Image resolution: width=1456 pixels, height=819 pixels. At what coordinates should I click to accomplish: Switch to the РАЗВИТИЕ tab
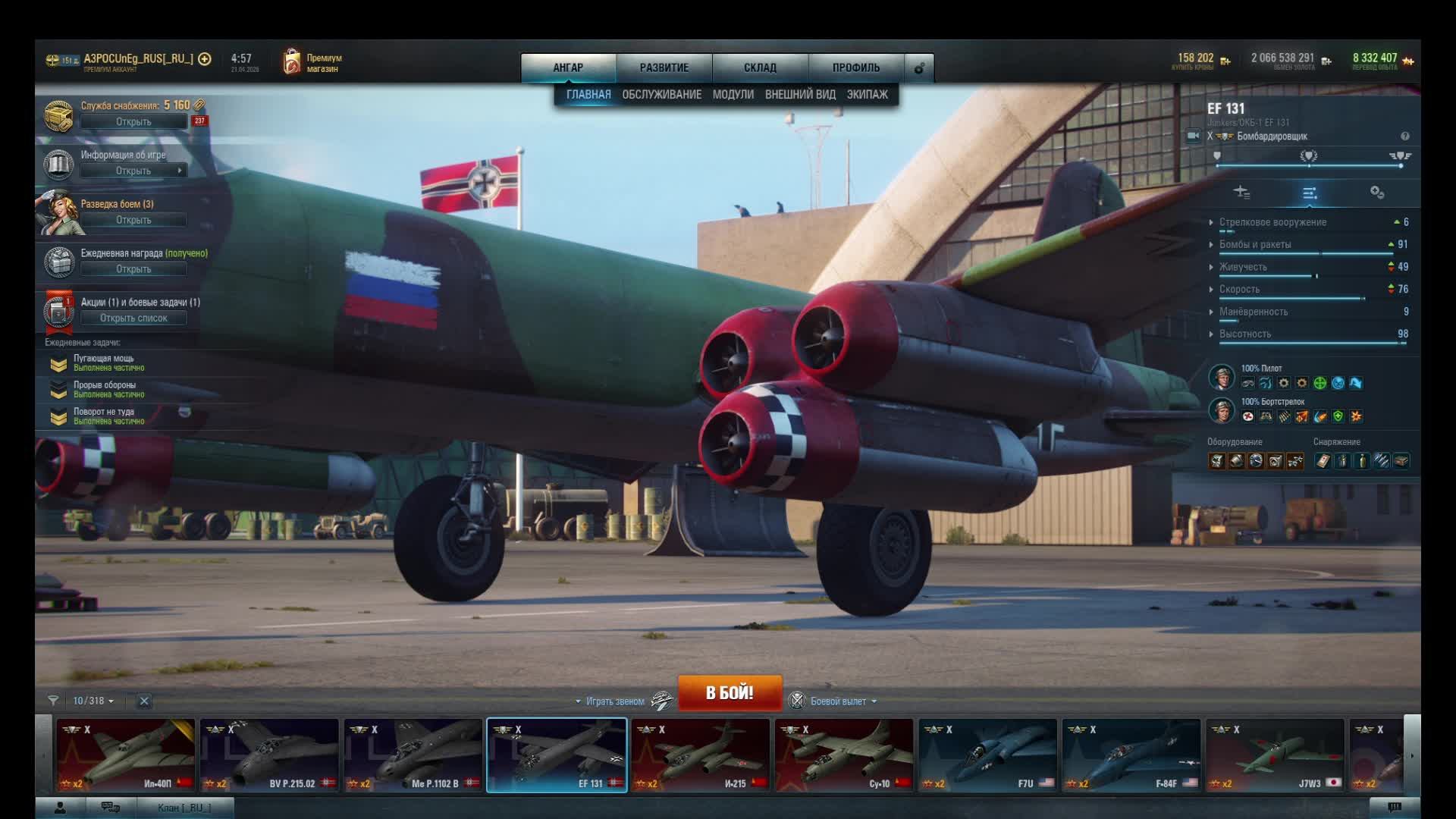pos(664,67)
